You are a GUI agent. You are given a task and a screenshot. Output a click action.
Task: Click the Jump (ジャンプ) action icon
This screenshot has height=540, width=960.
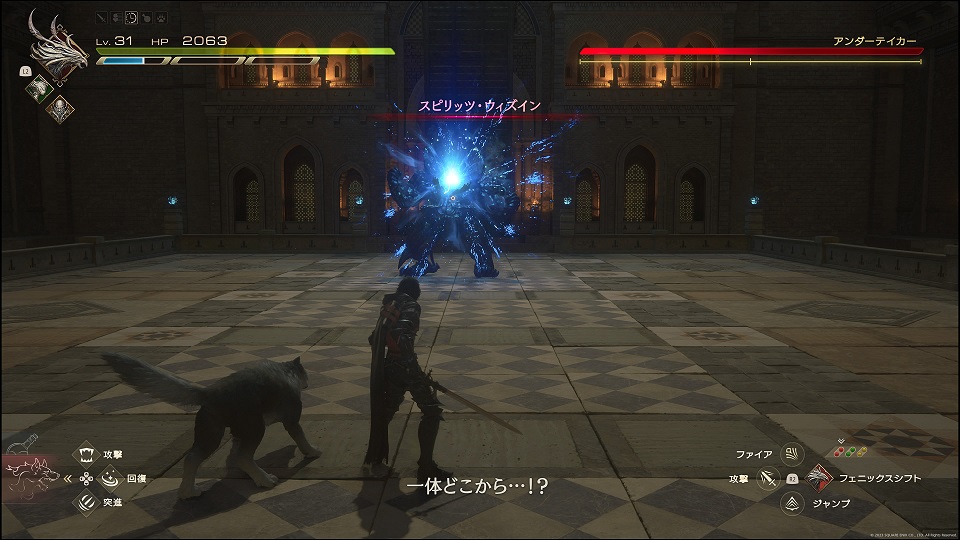(792, 503)
